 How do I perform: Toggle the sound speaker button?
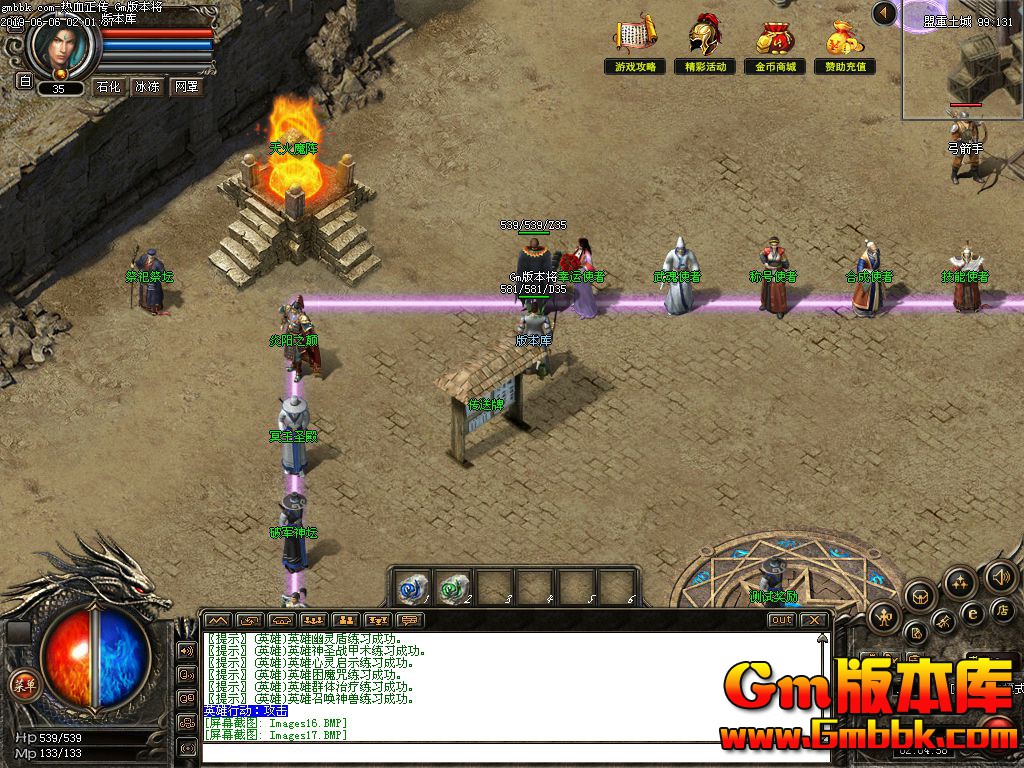[x=1000, y=575]
